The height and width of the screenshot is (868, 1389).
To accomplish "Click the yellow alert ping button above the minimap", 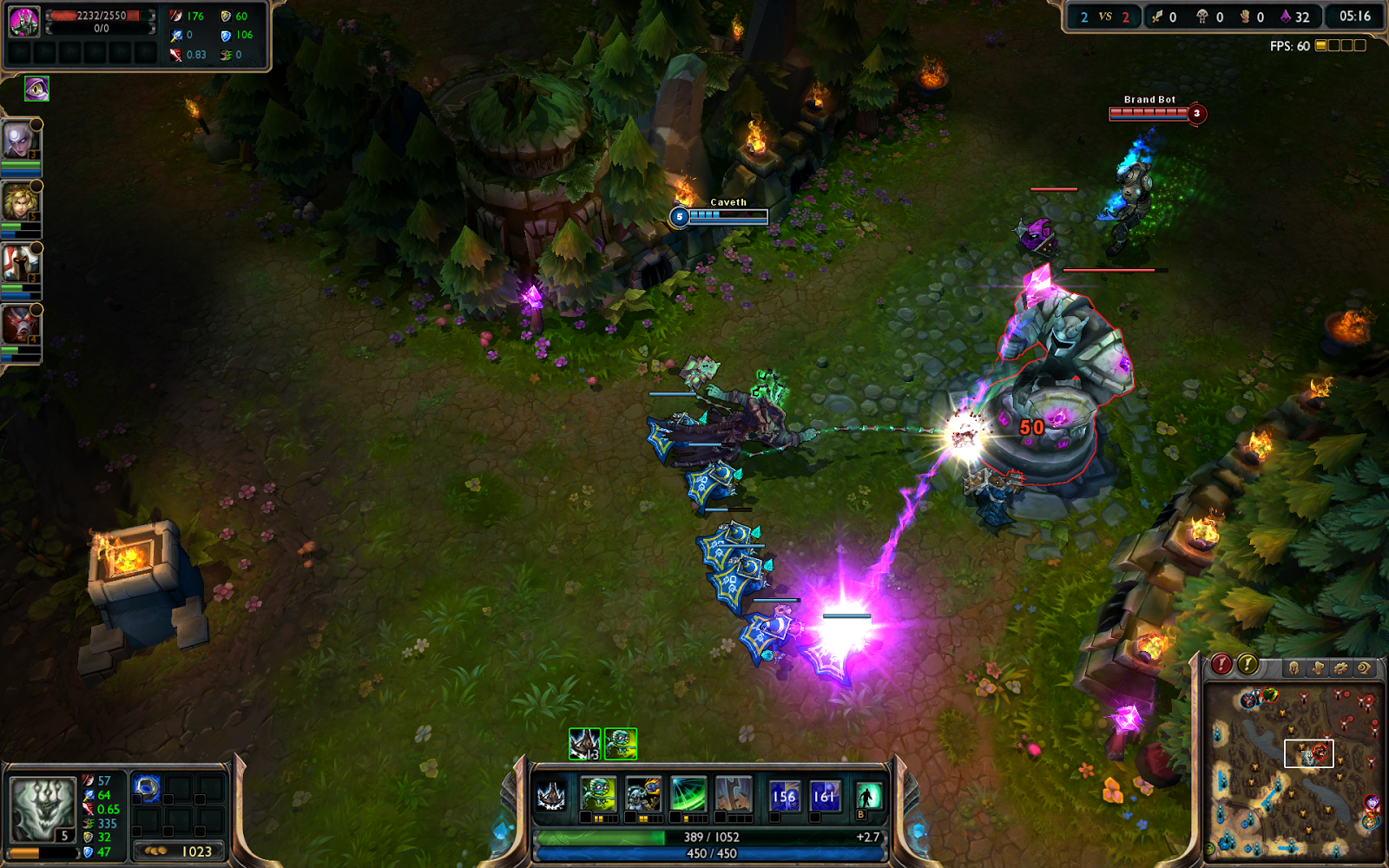I will click(1247, 666).
